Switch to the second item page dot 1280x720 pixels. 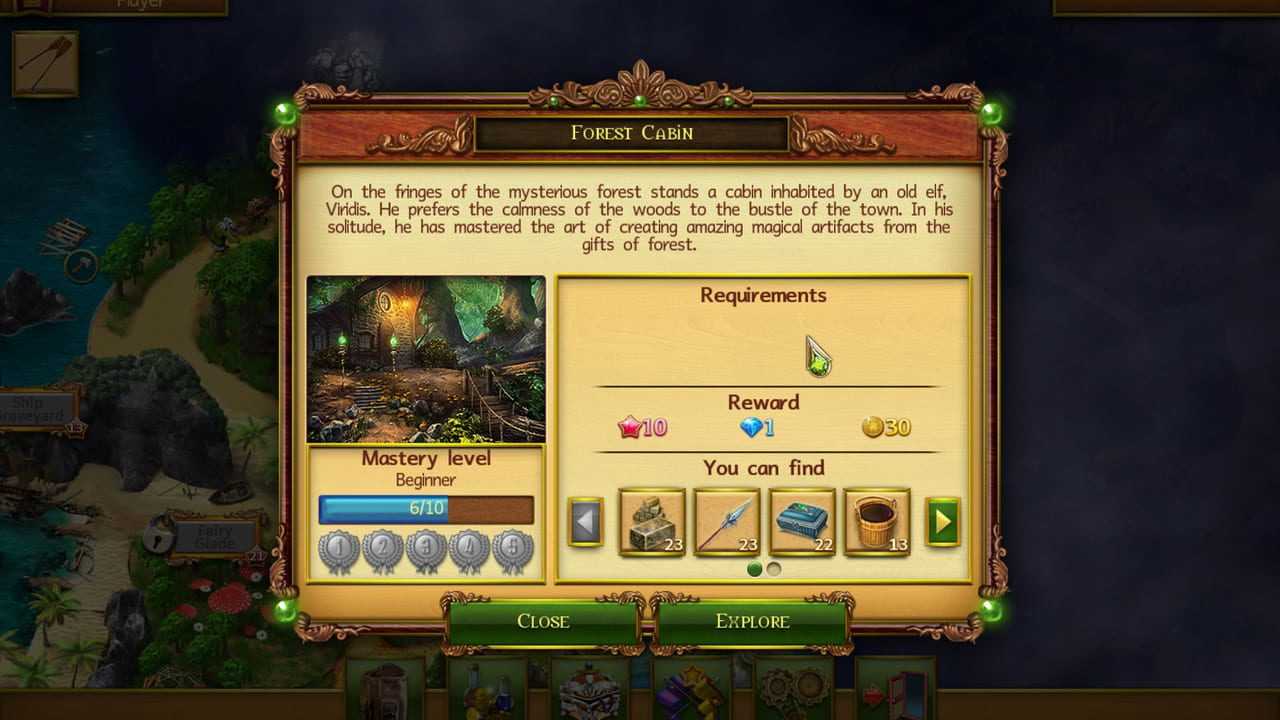point(773,569)
